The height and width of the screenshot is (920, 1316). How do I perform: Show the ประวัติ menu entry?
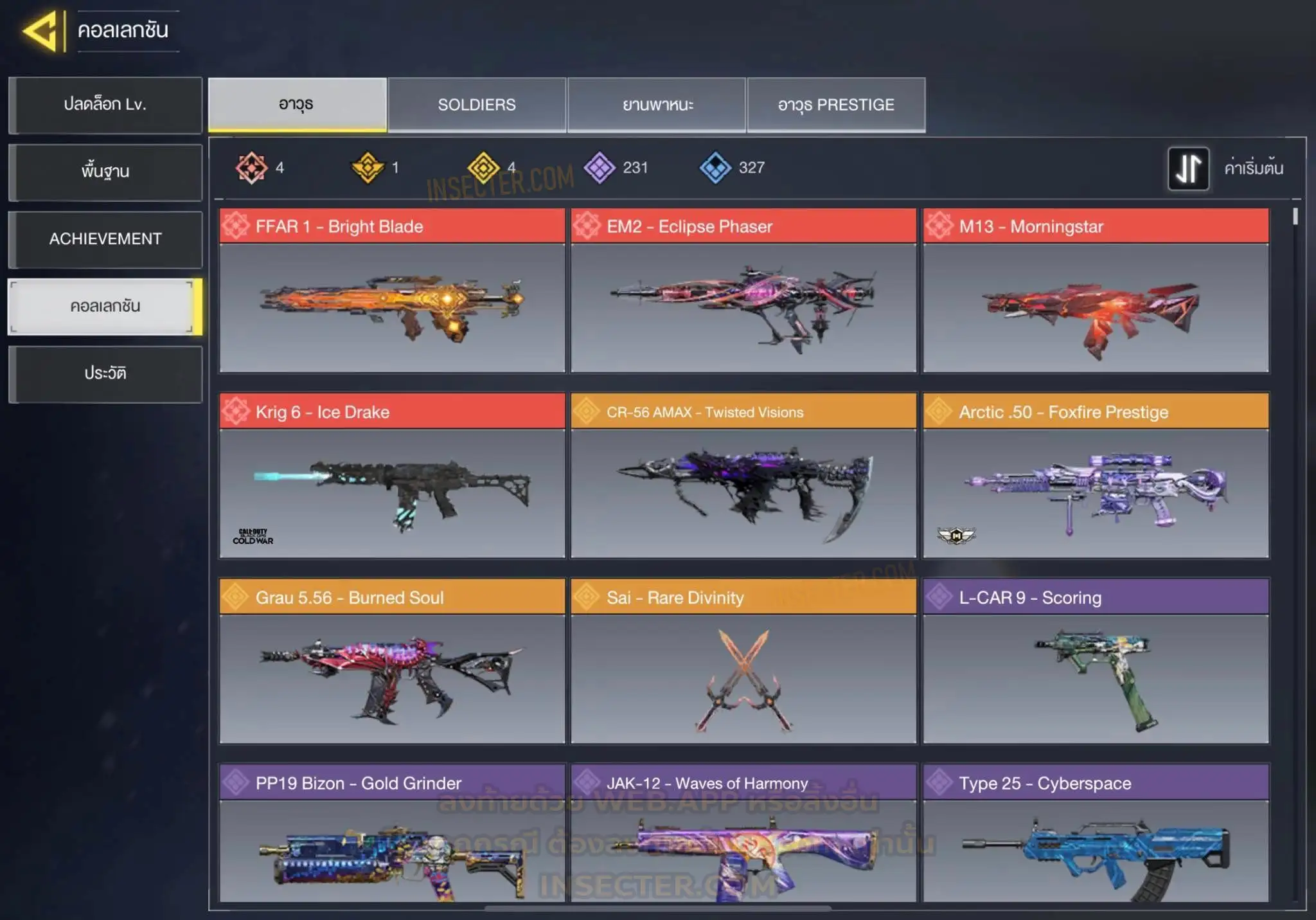pyautogui.click(x=105, y=374)
